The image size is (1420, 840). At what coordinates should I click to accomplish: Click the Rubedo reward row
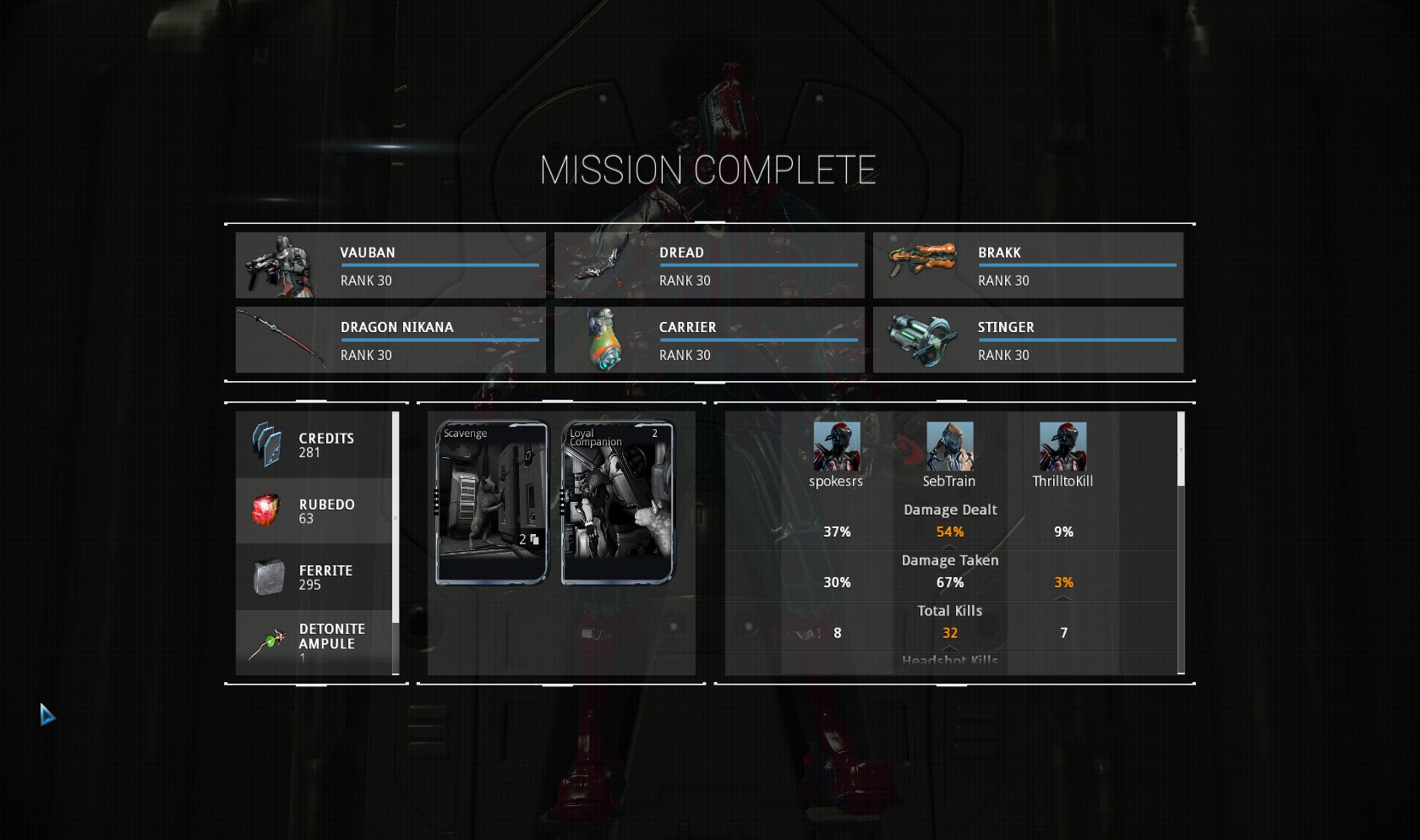coord(314,511)
